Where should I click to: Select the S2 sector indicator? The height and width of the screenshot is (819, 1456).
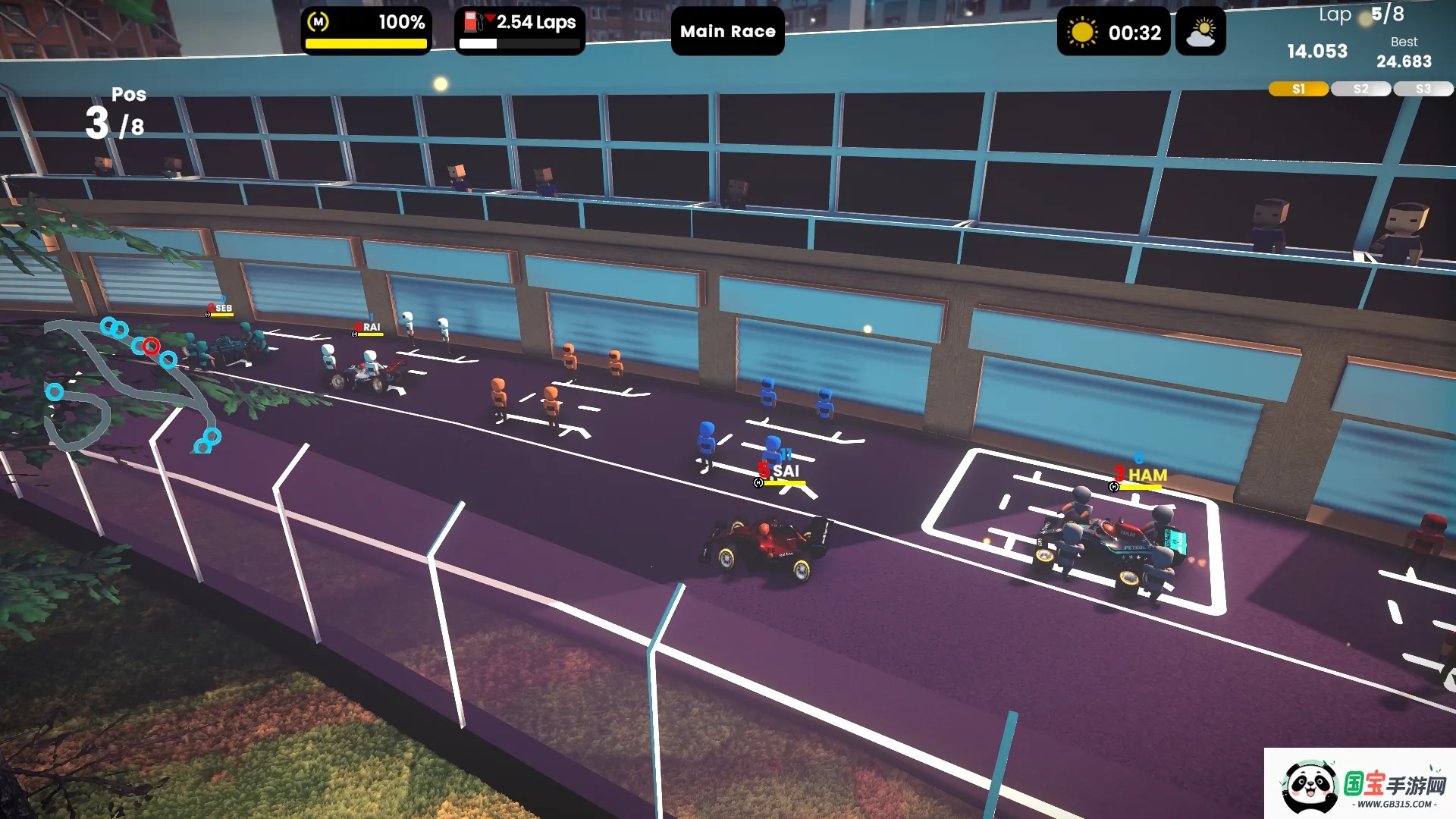pyautogui.click(x=1360, y=89)
